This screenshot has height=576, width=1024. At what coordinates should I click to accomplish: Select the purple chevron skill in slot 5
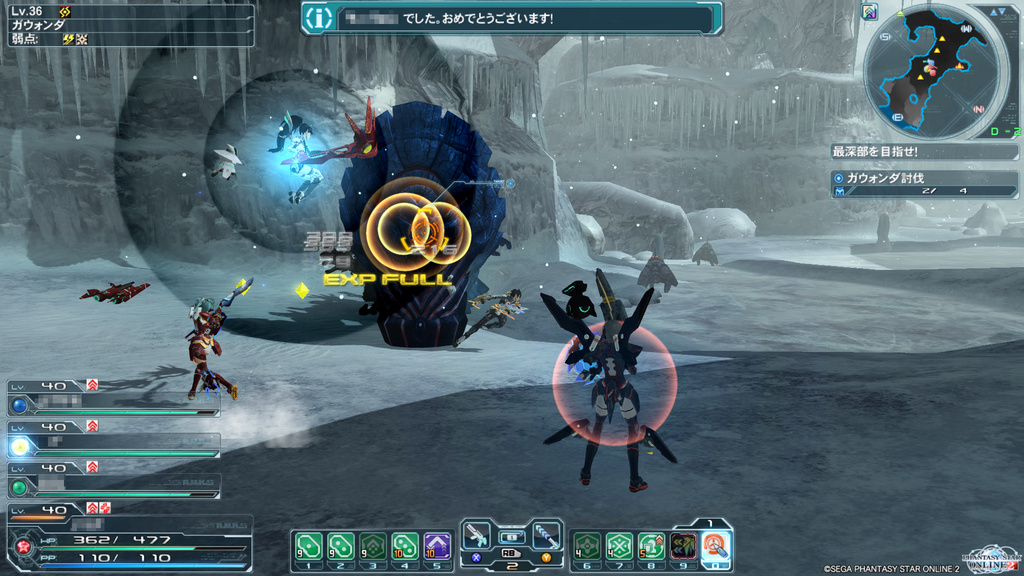(x=437, y=546)
